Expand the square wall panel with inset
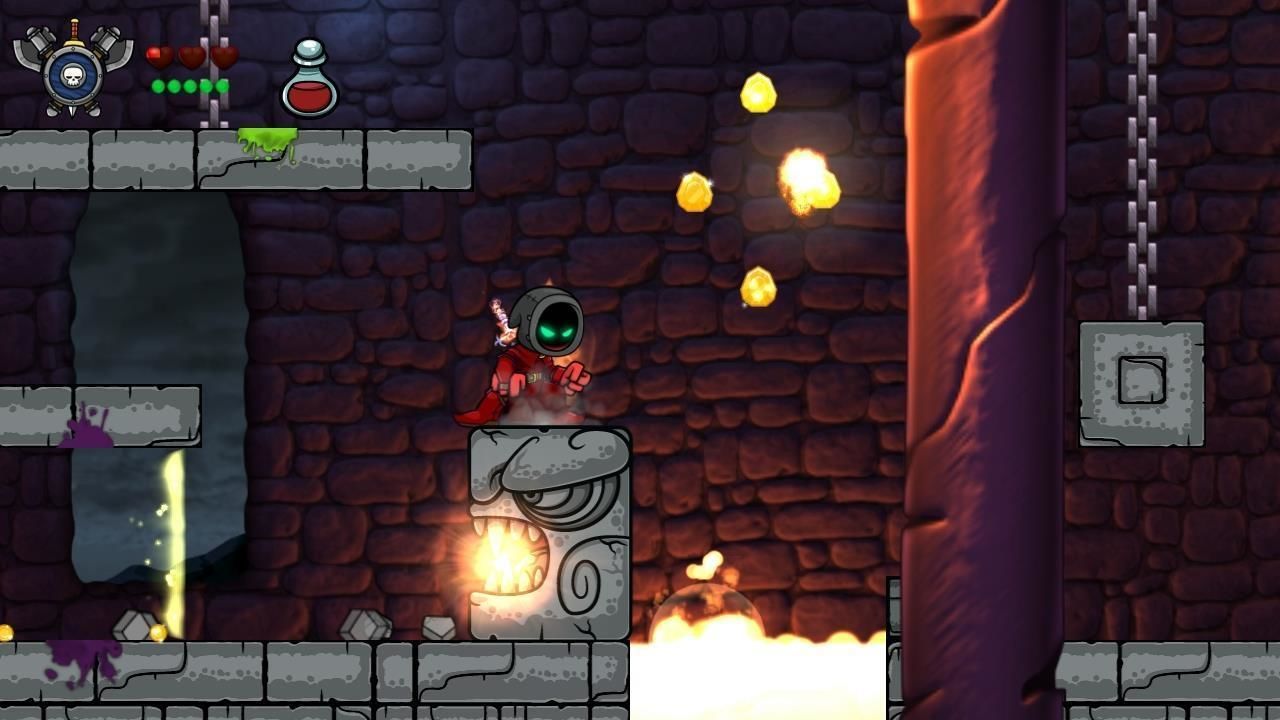 click(x=1143, y=378)
